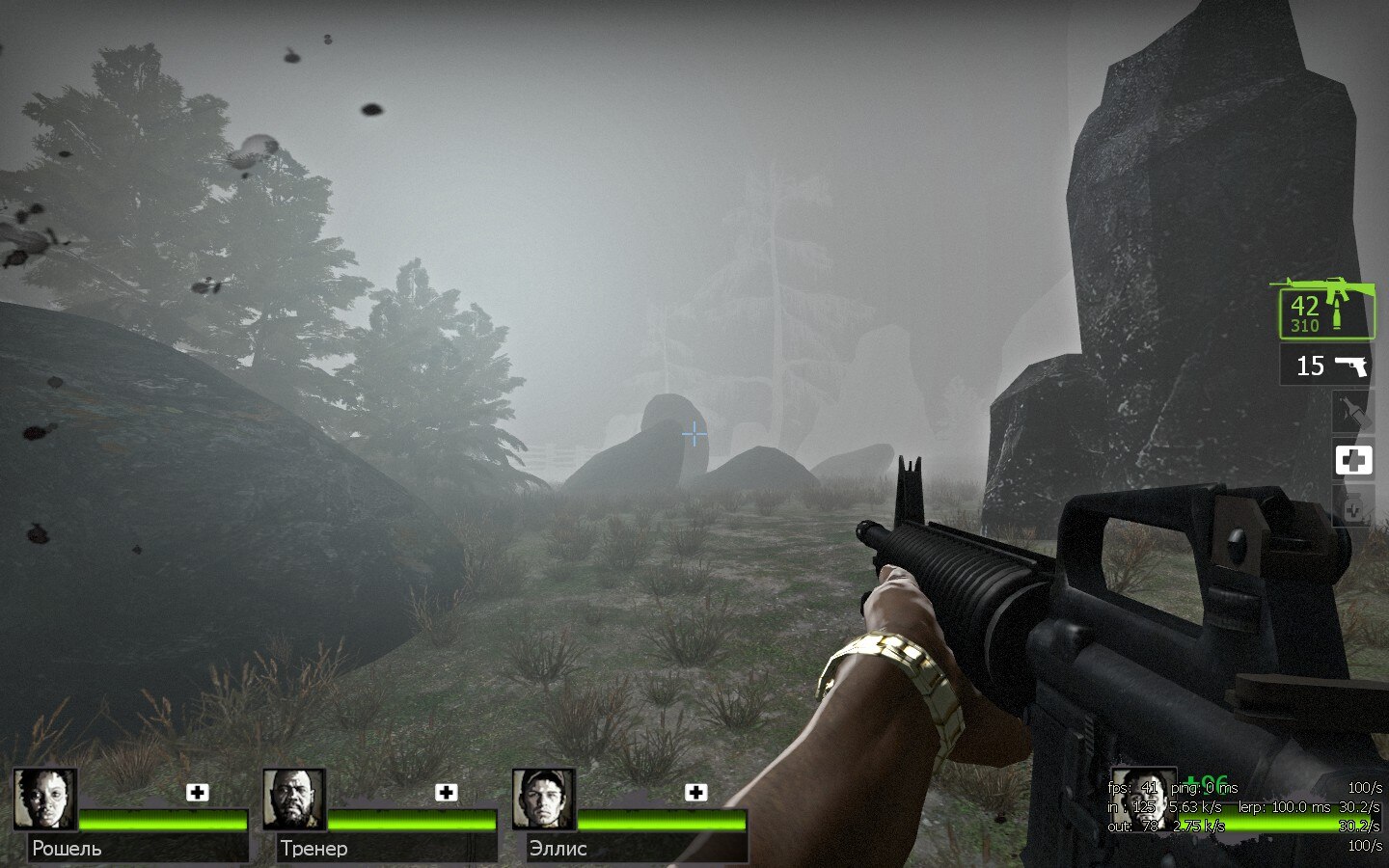Select the assault rifle weapon slot
The image size is (1389, 868).
(x=1326, y=311)
